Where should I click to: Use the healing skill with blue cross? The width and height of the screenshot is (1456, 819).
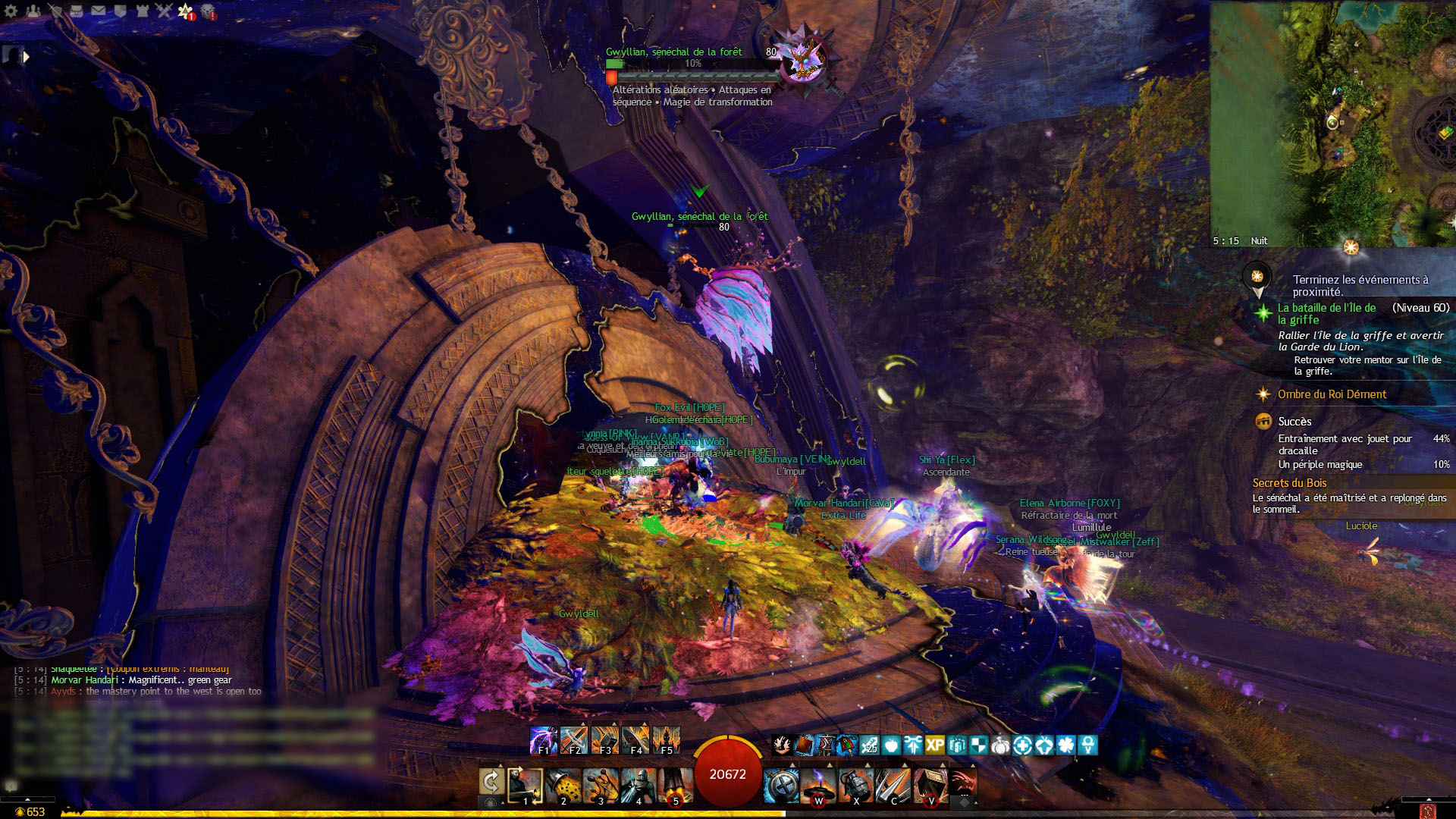point(780,786)
